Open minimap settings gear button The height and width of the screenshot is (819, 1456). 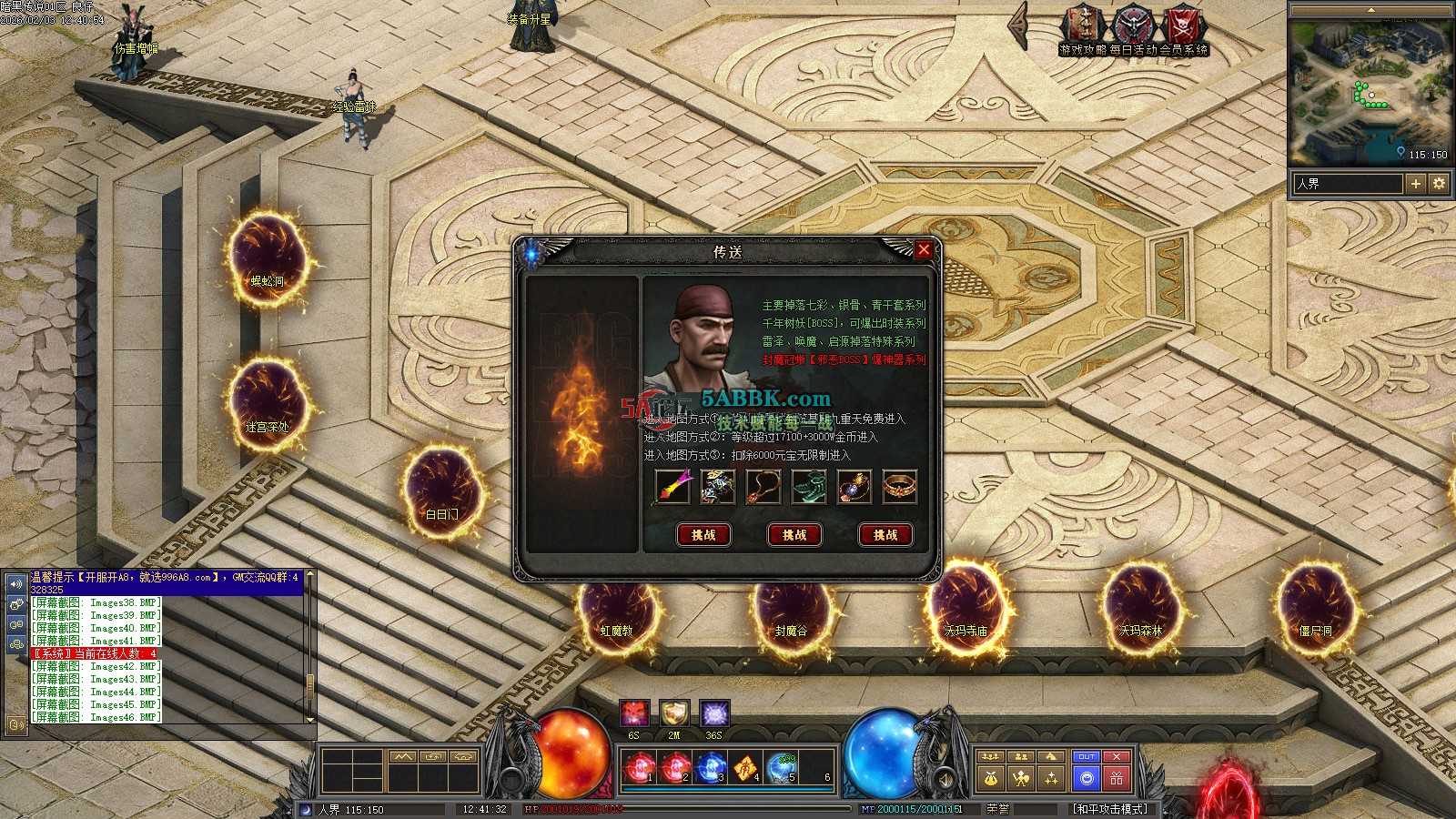(x=1439, y=184)
